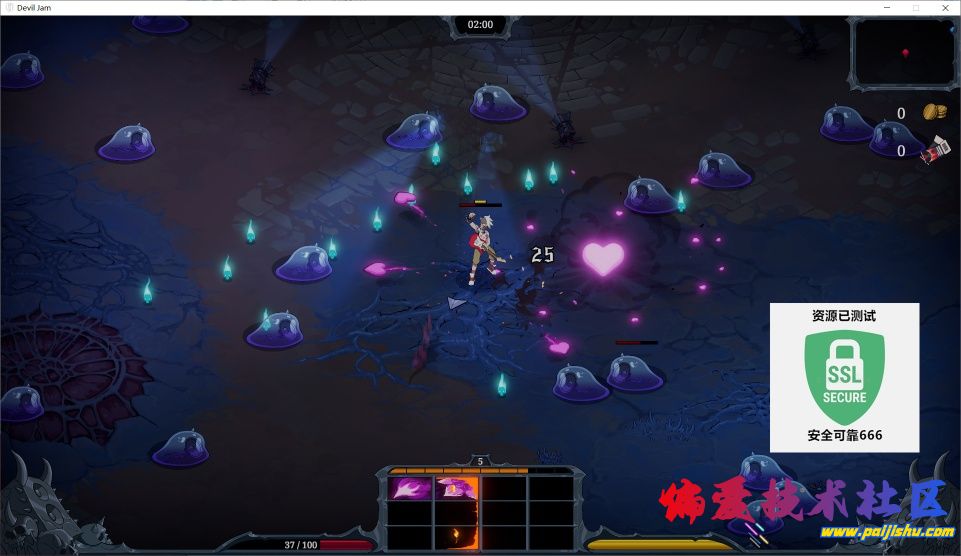The image size is (961, 556).
Task: Click the gold coins icon
Action: (x=934, y=112)
